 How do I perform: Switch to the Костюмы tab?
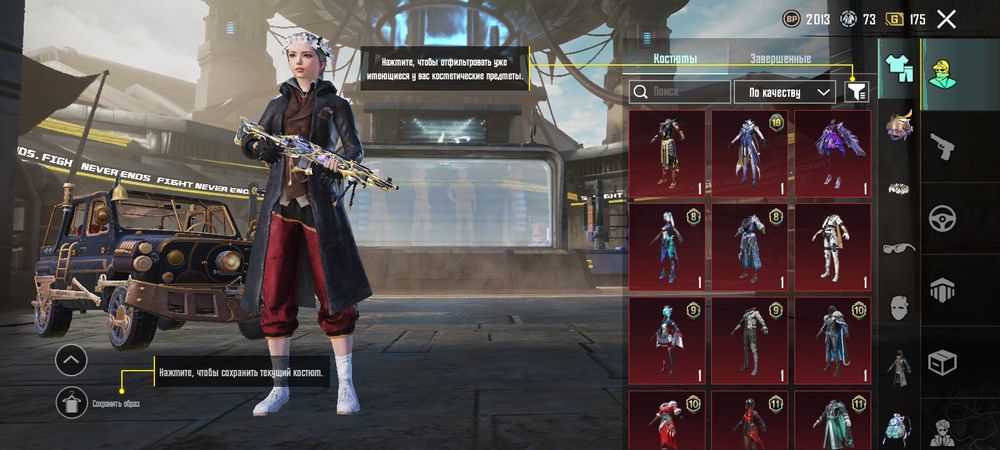click(675, 59)
